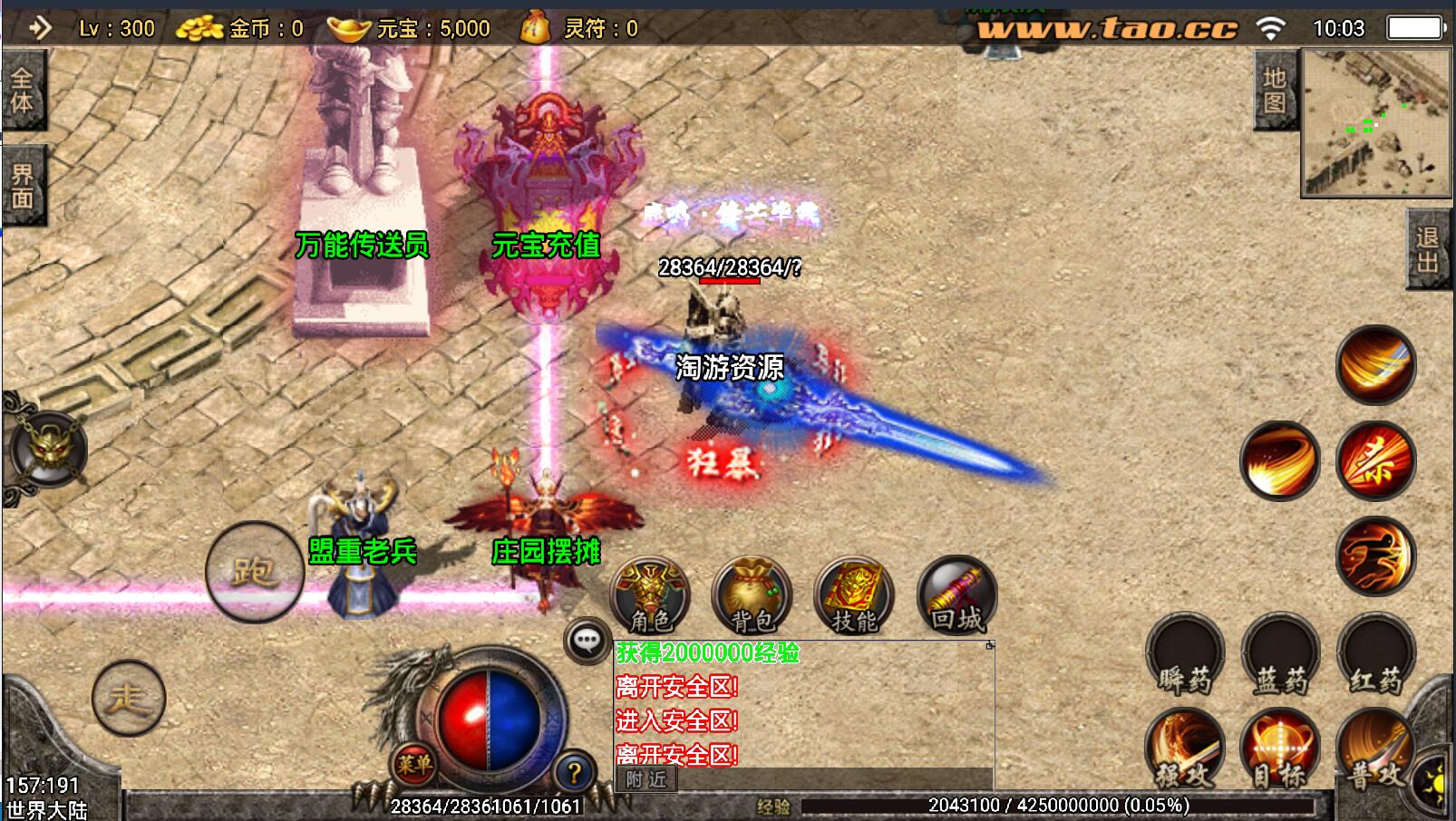Use the 回城 return-to-town scroll
Viewport: 1456px width, 821px height.
(x=956, y=596)
